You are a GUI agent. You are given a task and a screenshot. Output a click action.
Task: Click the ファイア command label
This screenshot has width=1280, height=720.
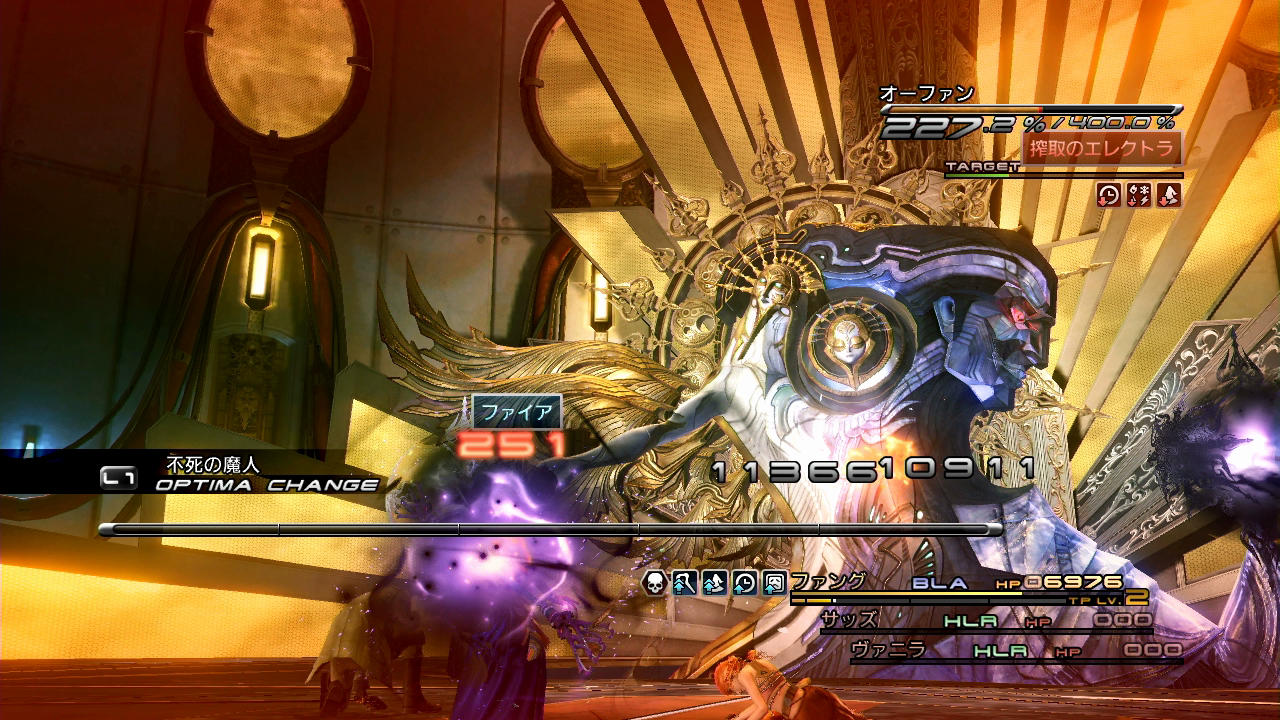click(516, 411)
